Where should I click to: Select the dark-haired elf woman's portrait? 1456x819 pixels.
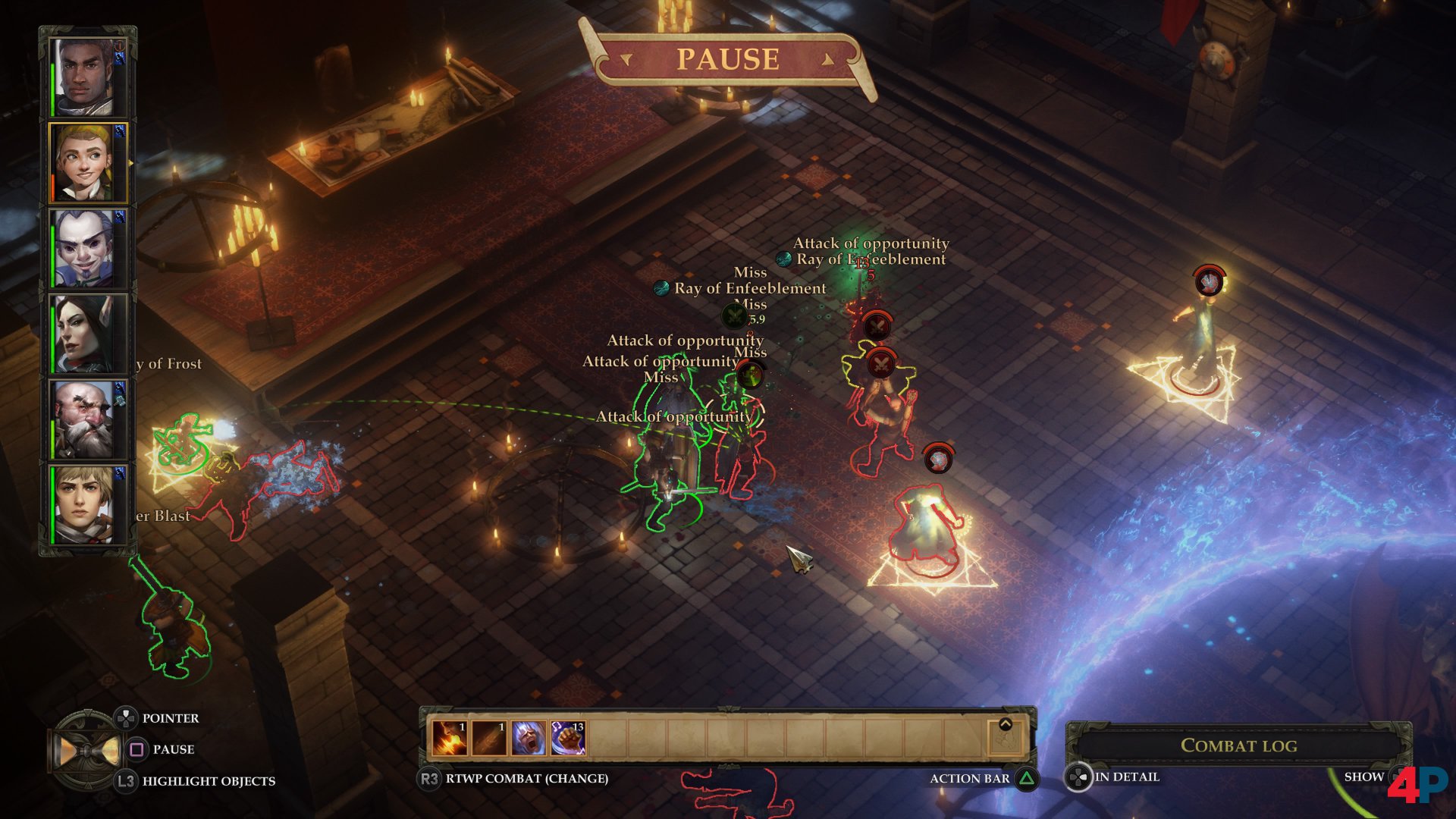pos(85,334)
